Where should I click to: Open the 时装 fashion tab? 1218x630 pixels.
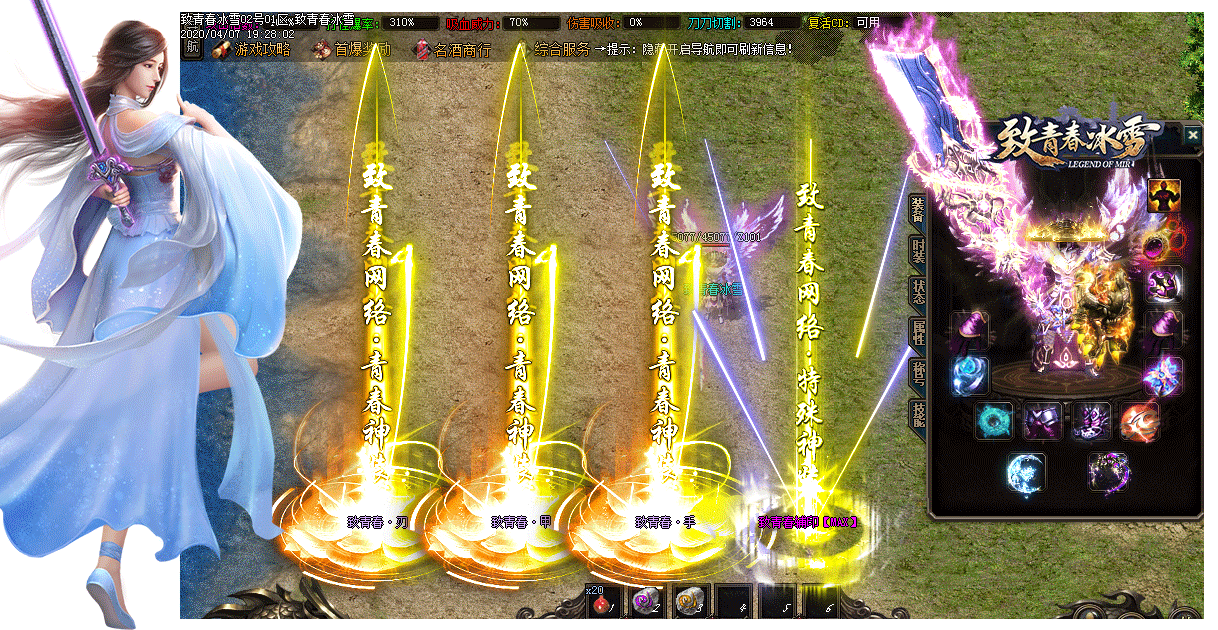coord(917,251)
